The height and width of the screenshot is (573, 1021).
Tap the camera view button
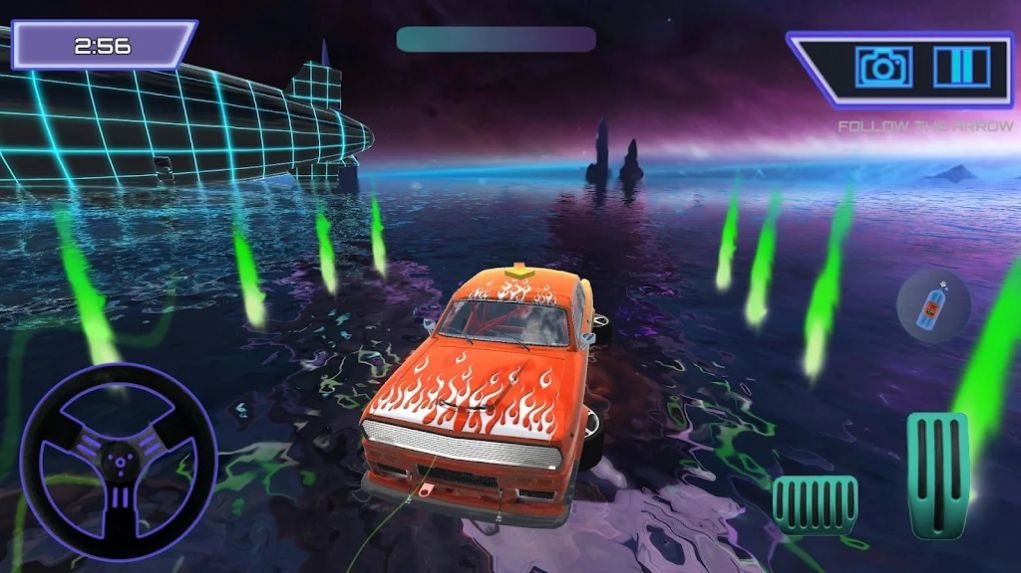882,67
